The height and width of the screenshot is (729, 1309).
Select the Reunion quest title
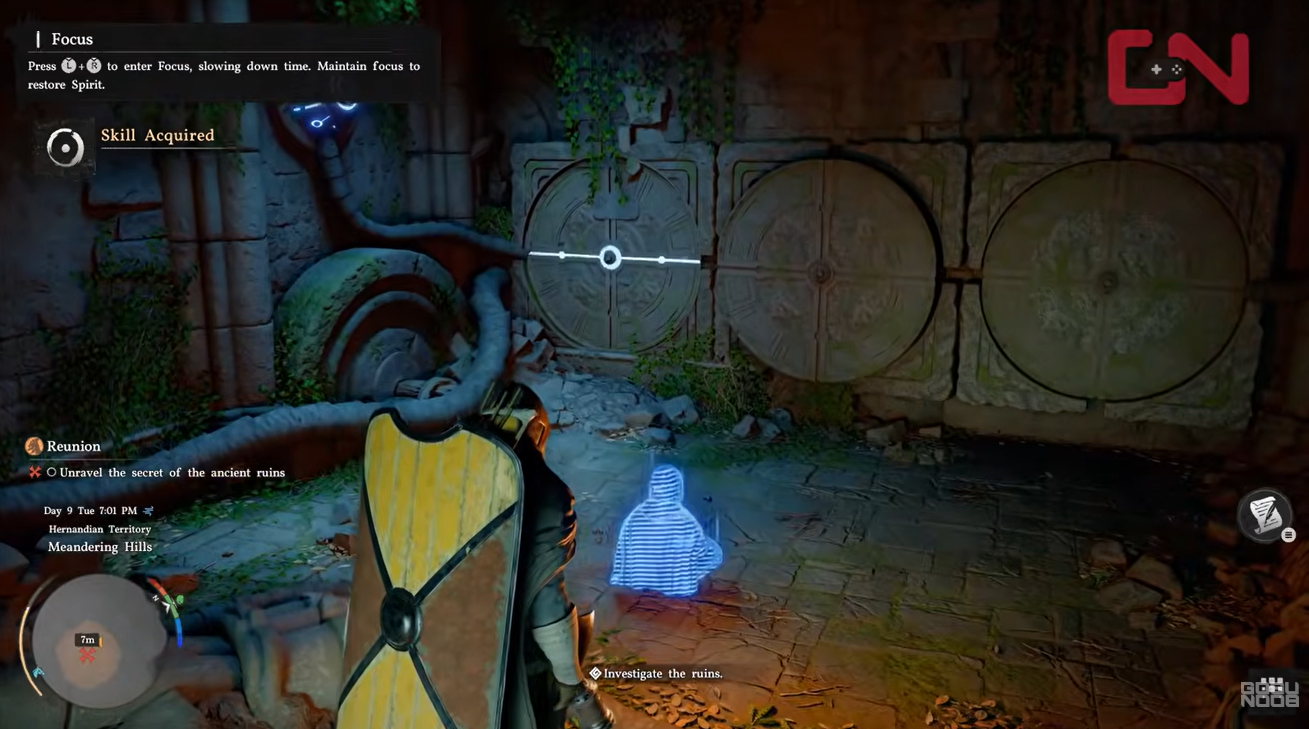[74, 446]
